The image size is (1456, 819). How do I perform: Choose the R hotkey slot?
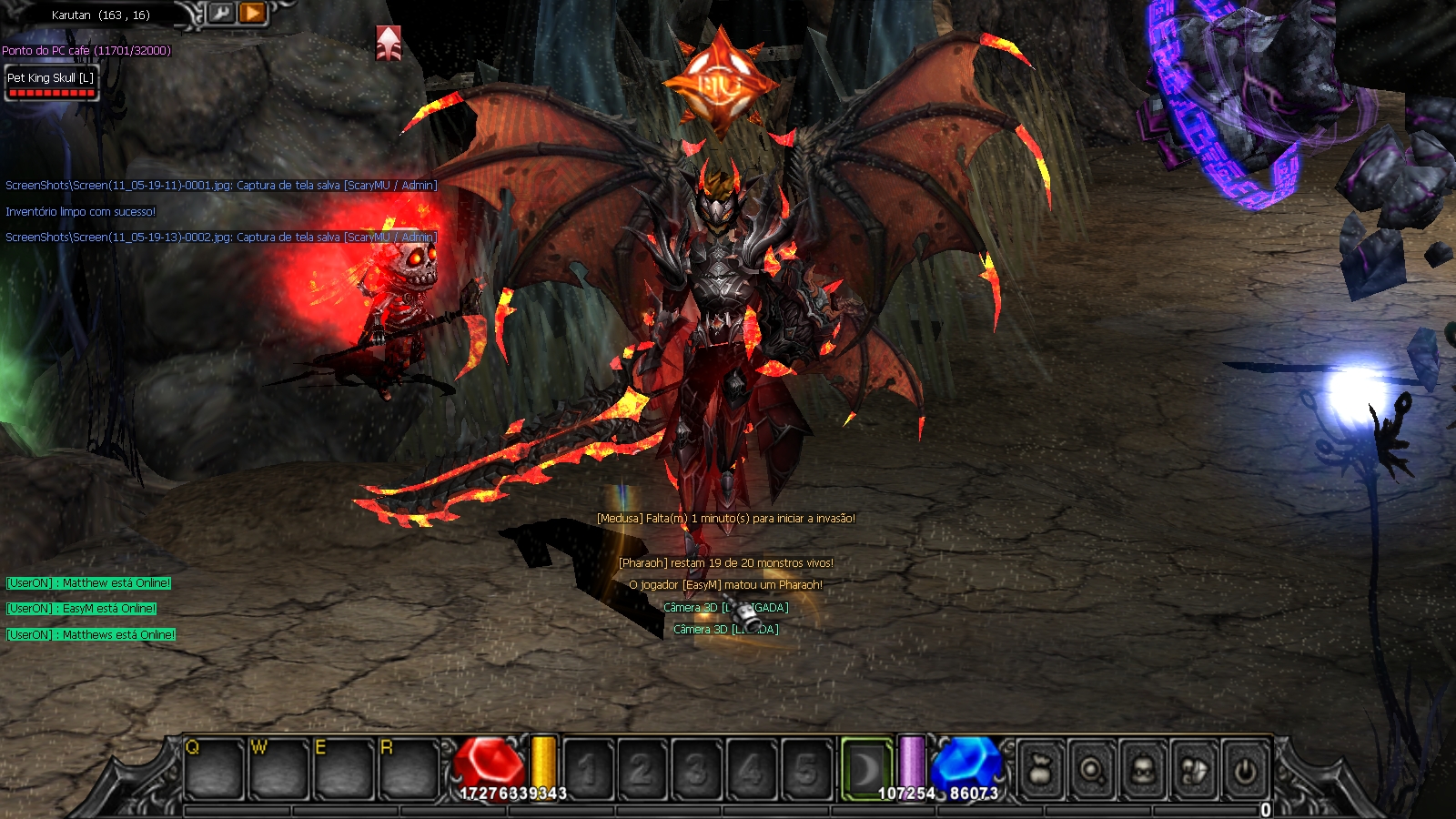pyautogui.click(x=409, y=769)
